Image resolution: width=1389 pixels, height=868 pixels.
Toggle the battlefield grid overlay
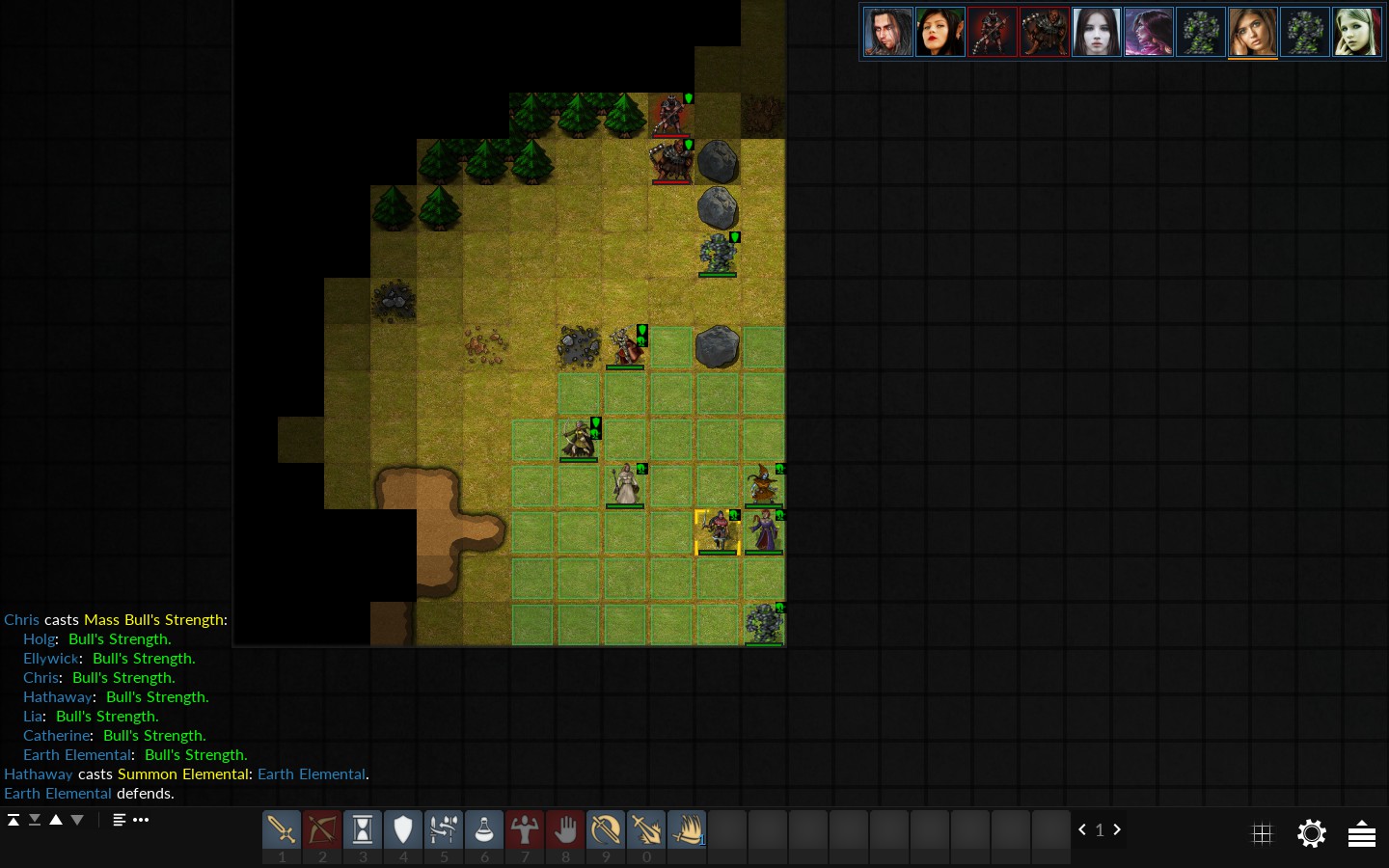coord(1262,833)
